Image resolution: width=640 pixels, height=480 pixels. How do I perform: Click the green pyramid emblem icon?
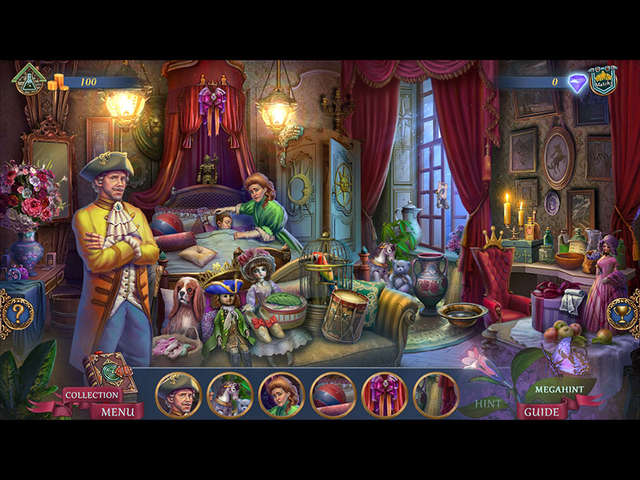point(27,81)
